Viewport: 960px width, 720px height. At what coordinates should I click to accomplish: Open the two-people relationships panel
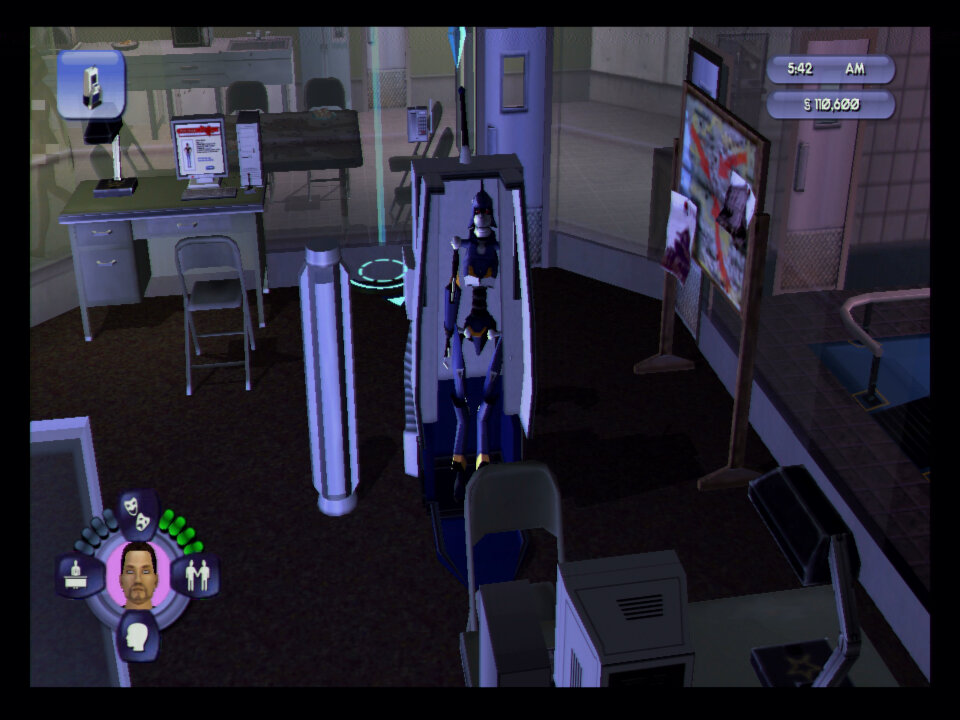coord(195,576)
